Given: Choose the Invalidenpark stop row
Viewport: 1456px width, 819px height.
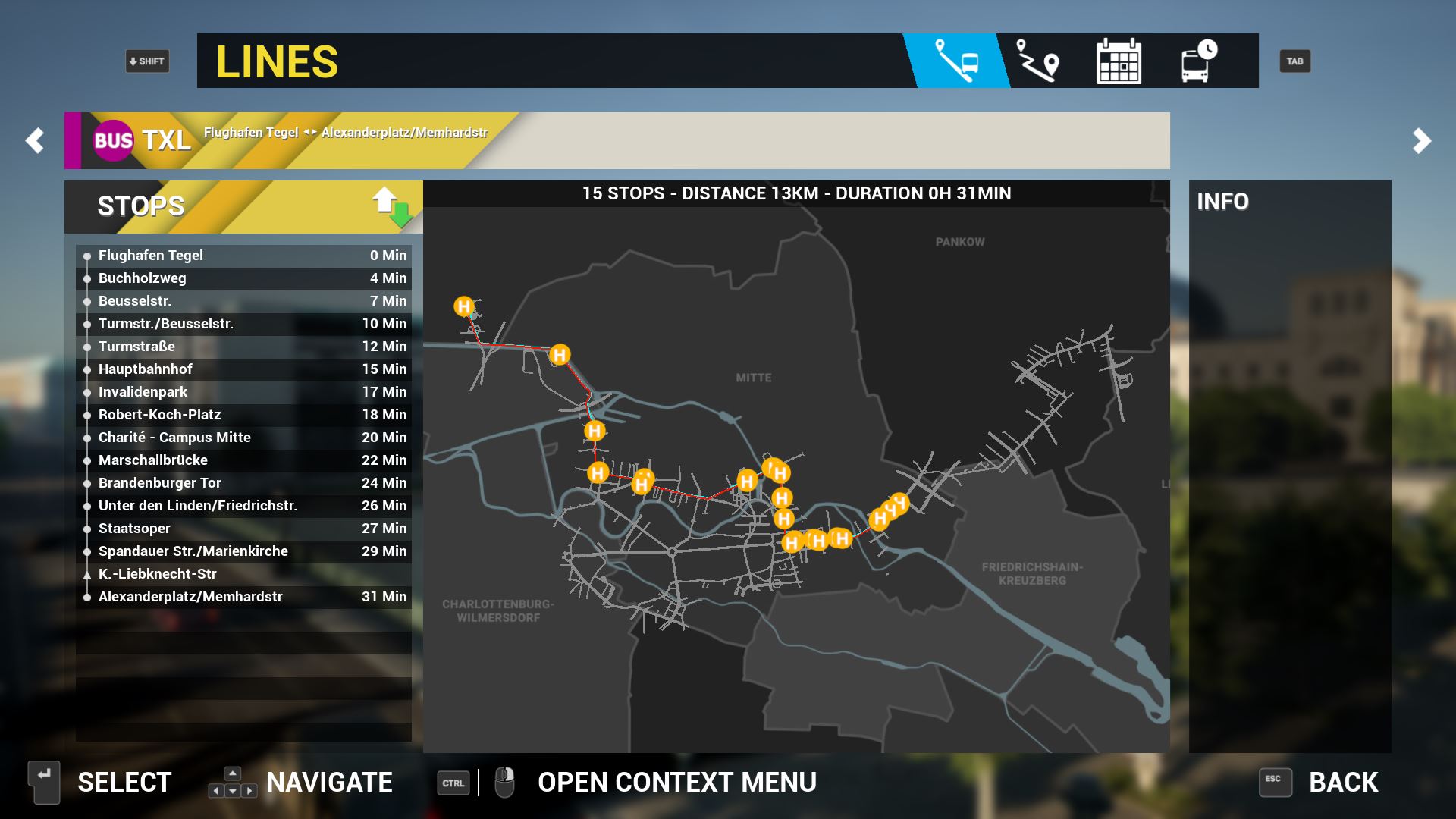Looking at the screenshot, I should tap(243, 392).
